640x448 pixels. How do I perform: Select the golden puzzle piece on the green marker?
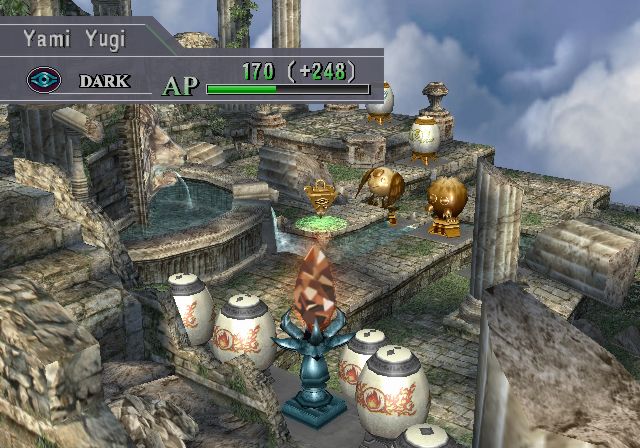(x=318, y=198)
